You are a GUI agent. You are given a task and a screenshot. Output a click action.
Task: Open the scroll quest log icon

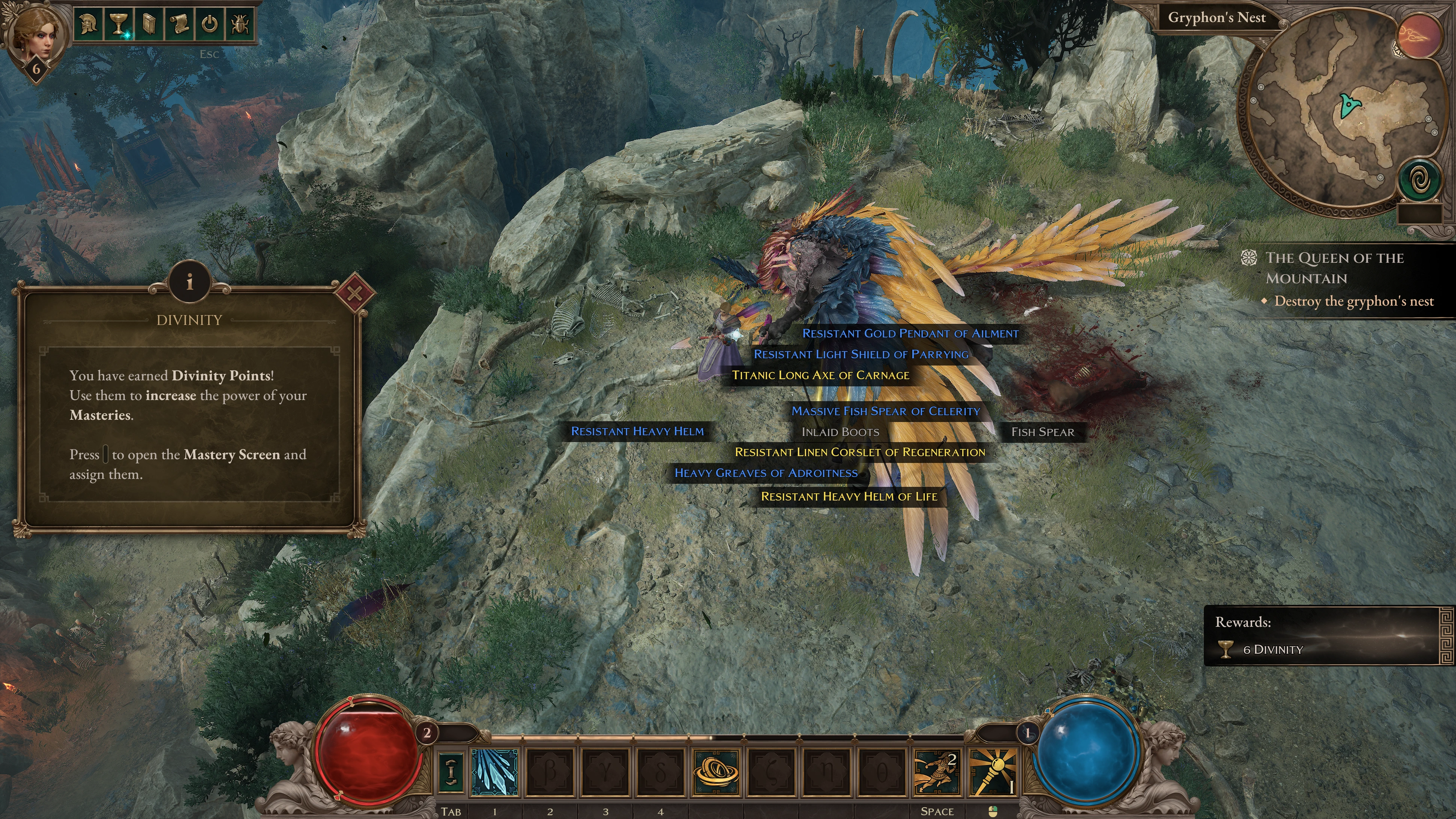pos(179,24)
